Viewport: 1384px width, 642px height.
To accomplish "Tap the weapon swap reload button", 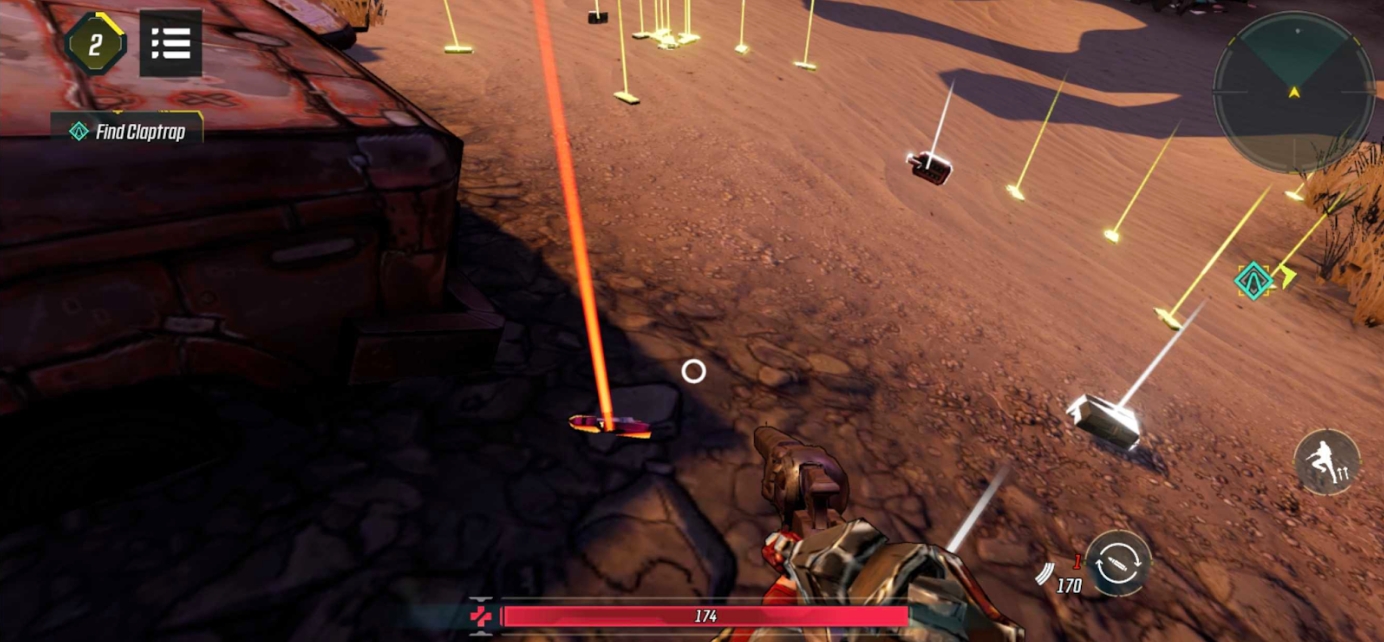I will 1118,564.
